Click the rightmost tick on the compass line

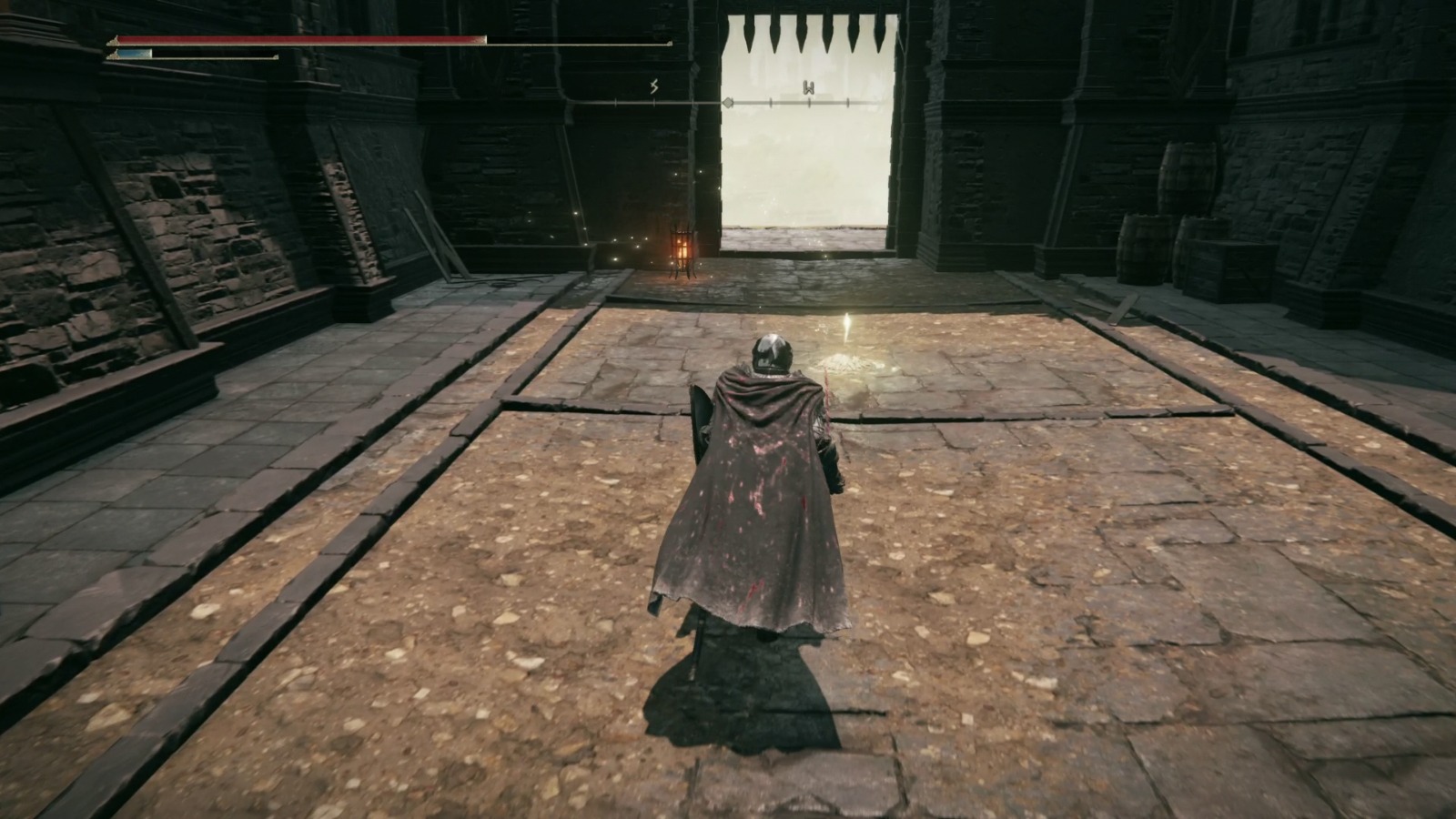click(x=848, y=102)
